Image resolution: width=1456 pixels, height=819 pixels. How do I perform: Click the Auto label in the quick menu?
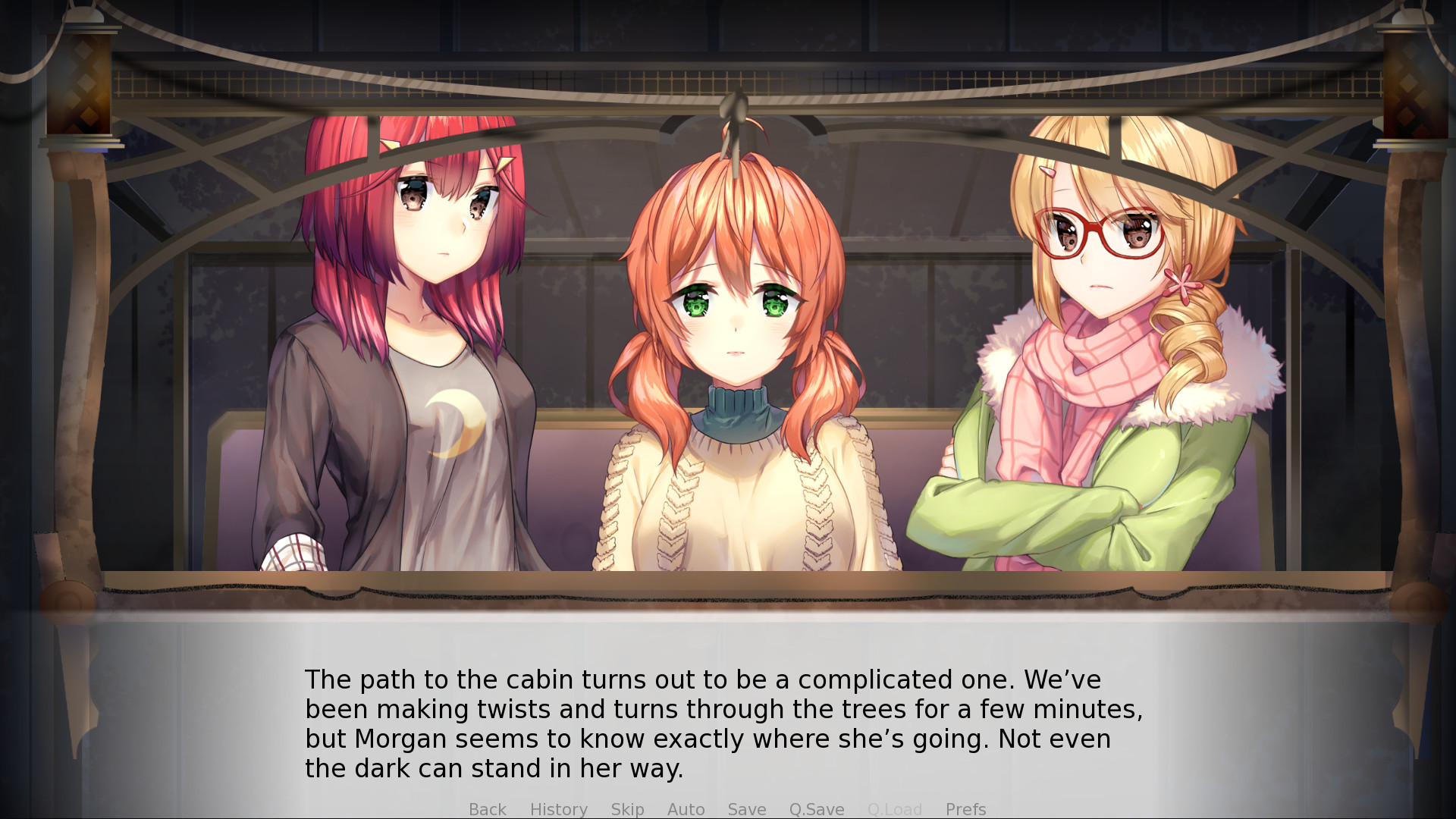click(x=685, y=809)
